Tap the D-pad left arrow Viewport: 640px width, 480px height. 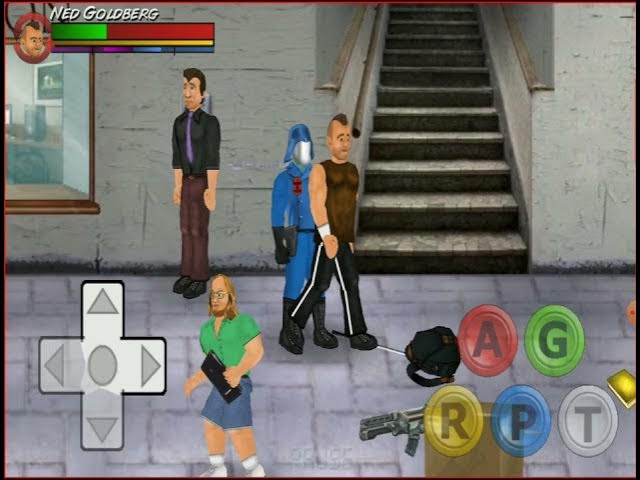(55, 365)
